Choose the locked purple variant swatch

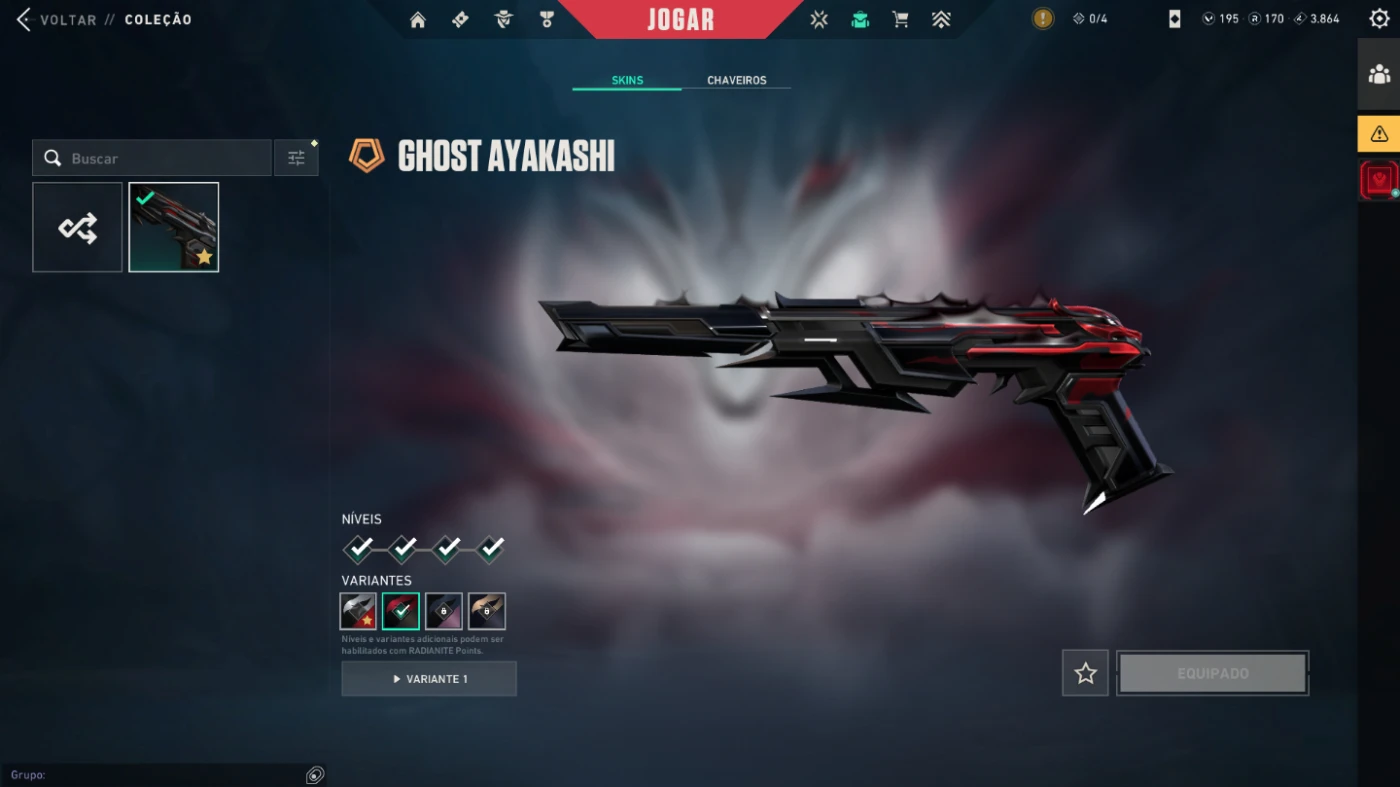444,611
